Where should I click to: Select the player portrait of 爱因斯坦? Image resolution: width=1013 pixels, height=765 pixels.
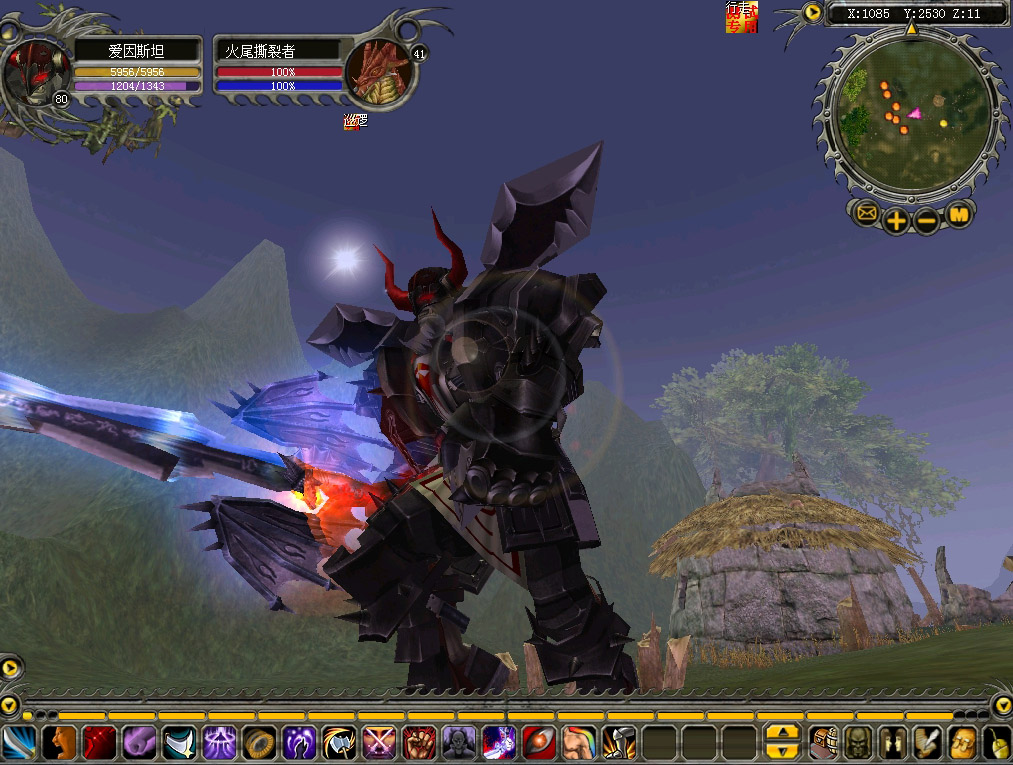pyautogui.click(x=34, y=70)
